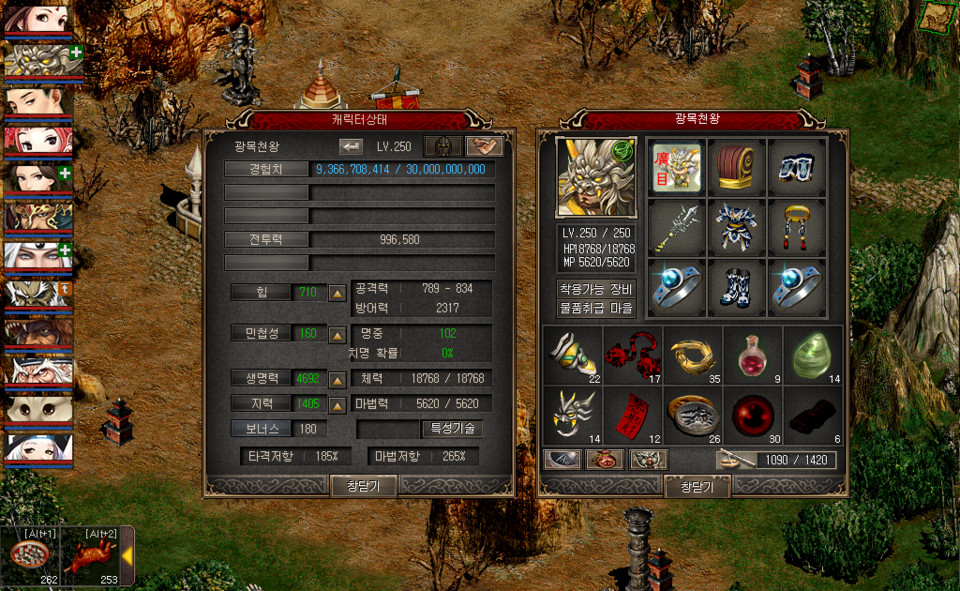Viewport: 960px width, 591px height.
Task: Close the character status window (창닫기)
Action: [x=363, y=485]
